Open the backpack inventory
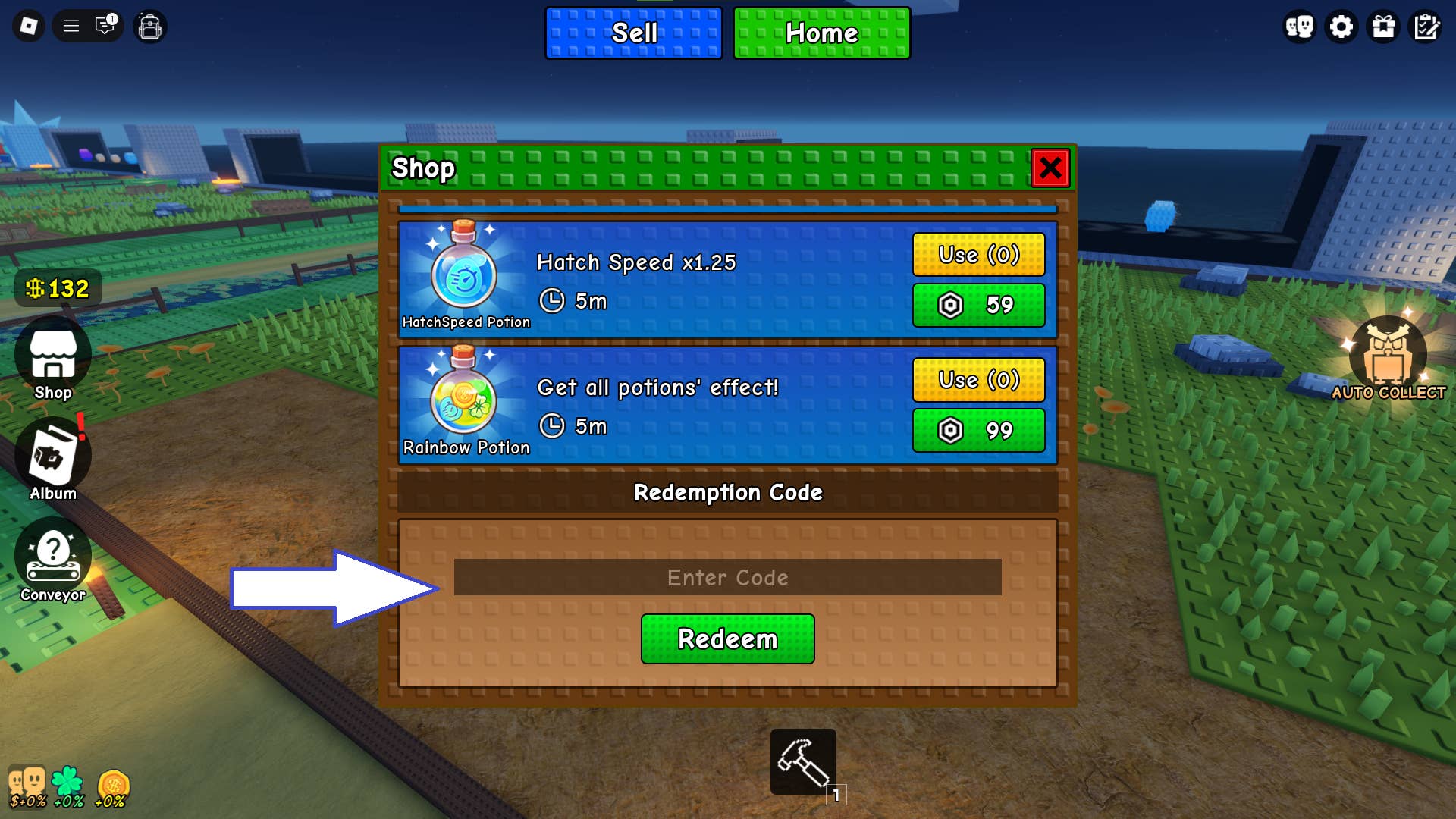This screenshot has height=819, width=1456. (149, 26)
